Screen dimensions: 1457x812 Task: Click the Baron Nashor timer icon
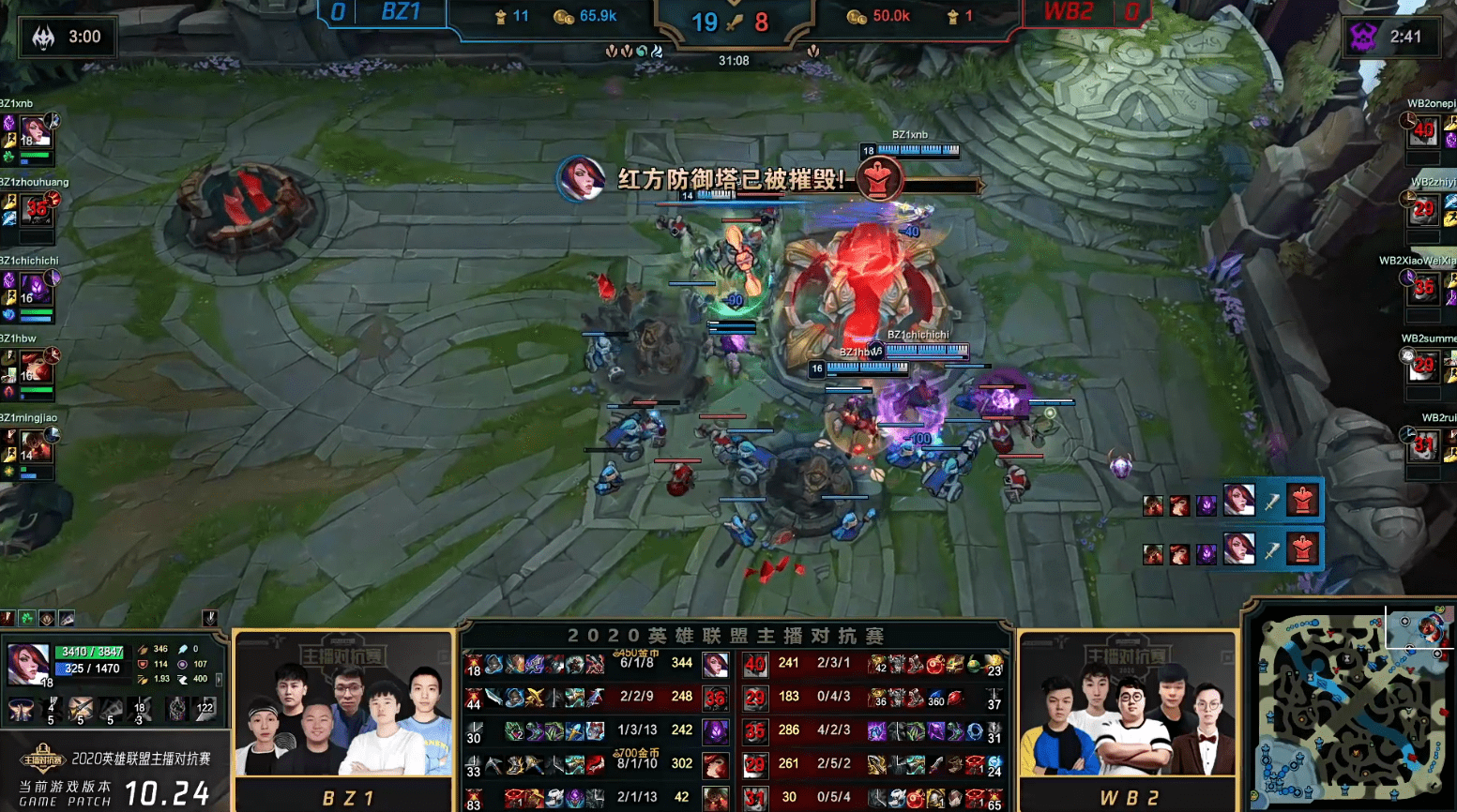pyautogui.click(x=1362, y=38)
